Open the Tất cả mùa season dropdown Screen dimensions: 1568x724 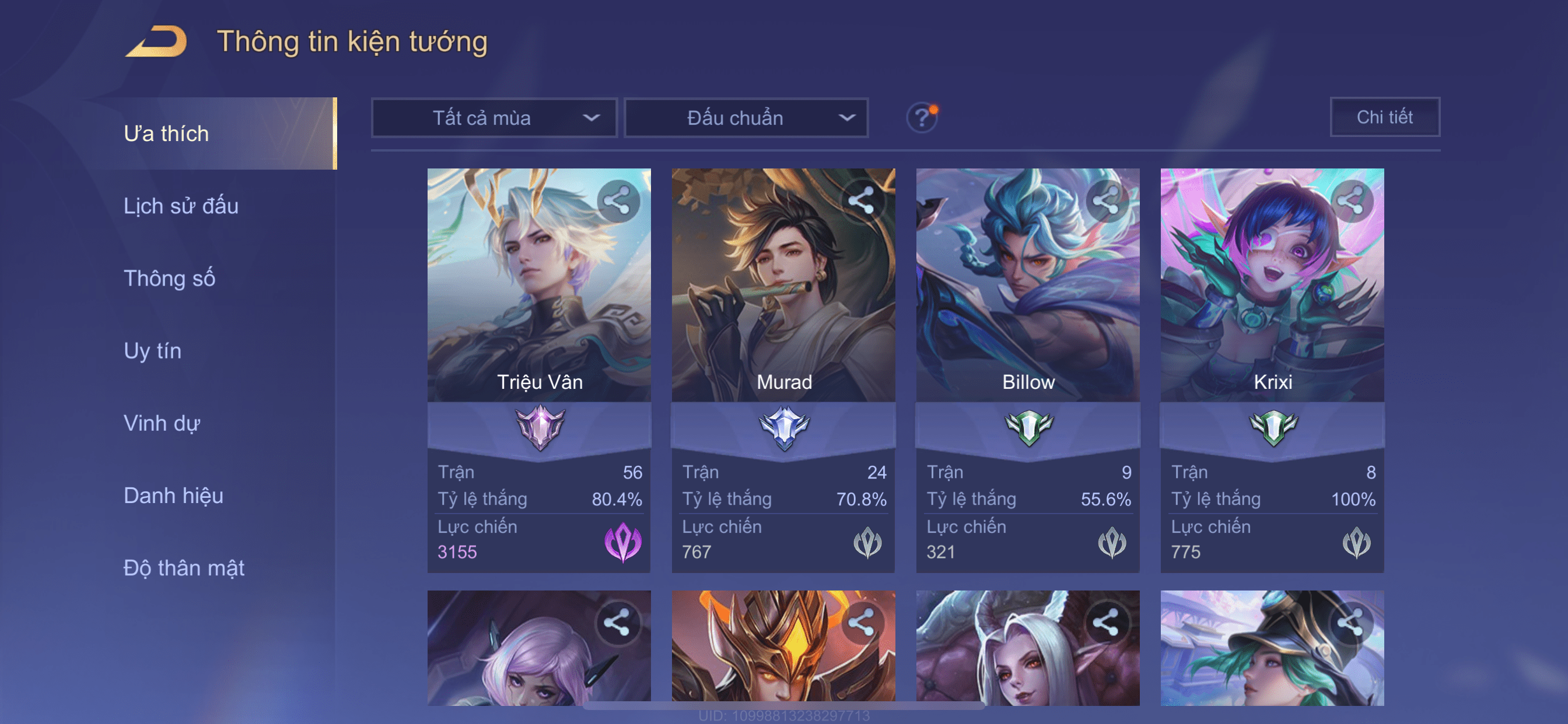click(494, 118)
